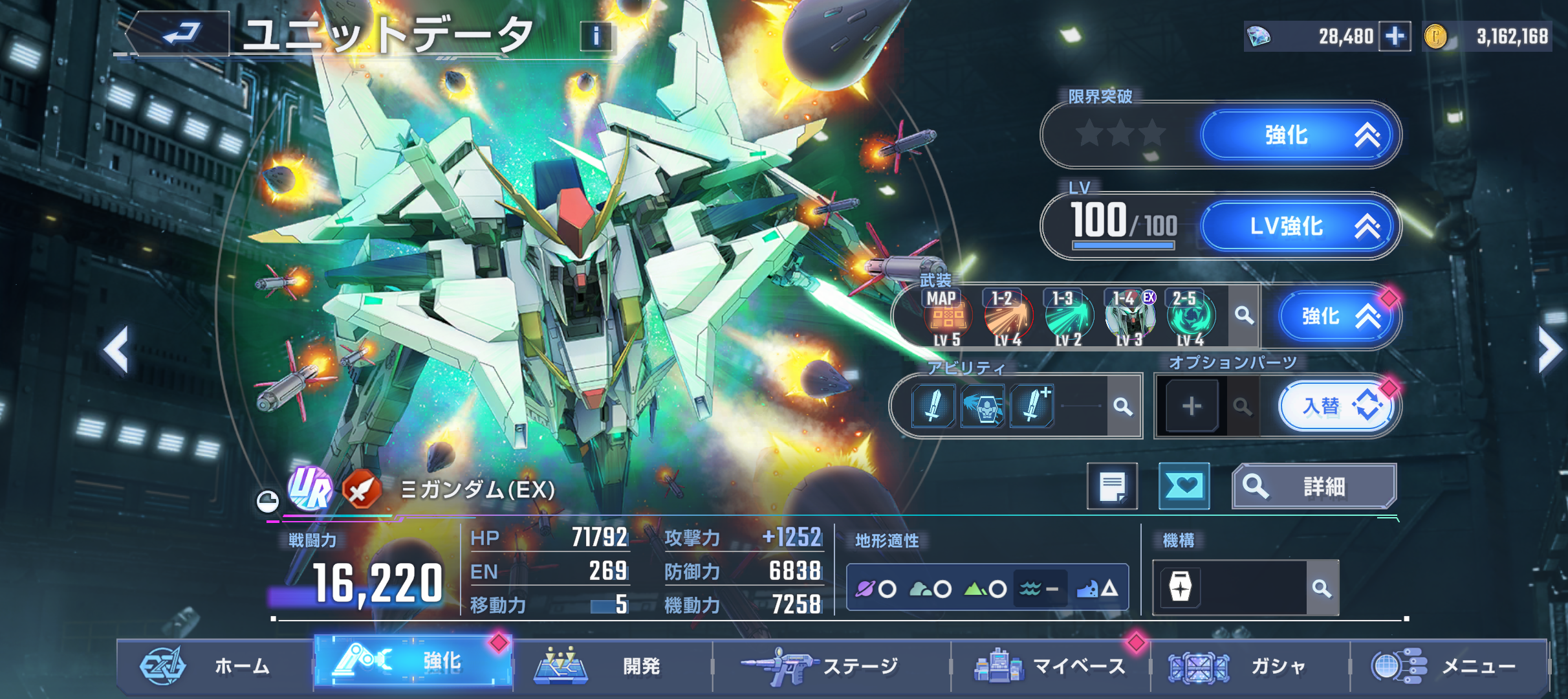Image resolution: width=1568 pixels, height=699 pixels.
Task: Inspect 機構 mechanism with its magnifier
Action: click(x=1322, y=588)
